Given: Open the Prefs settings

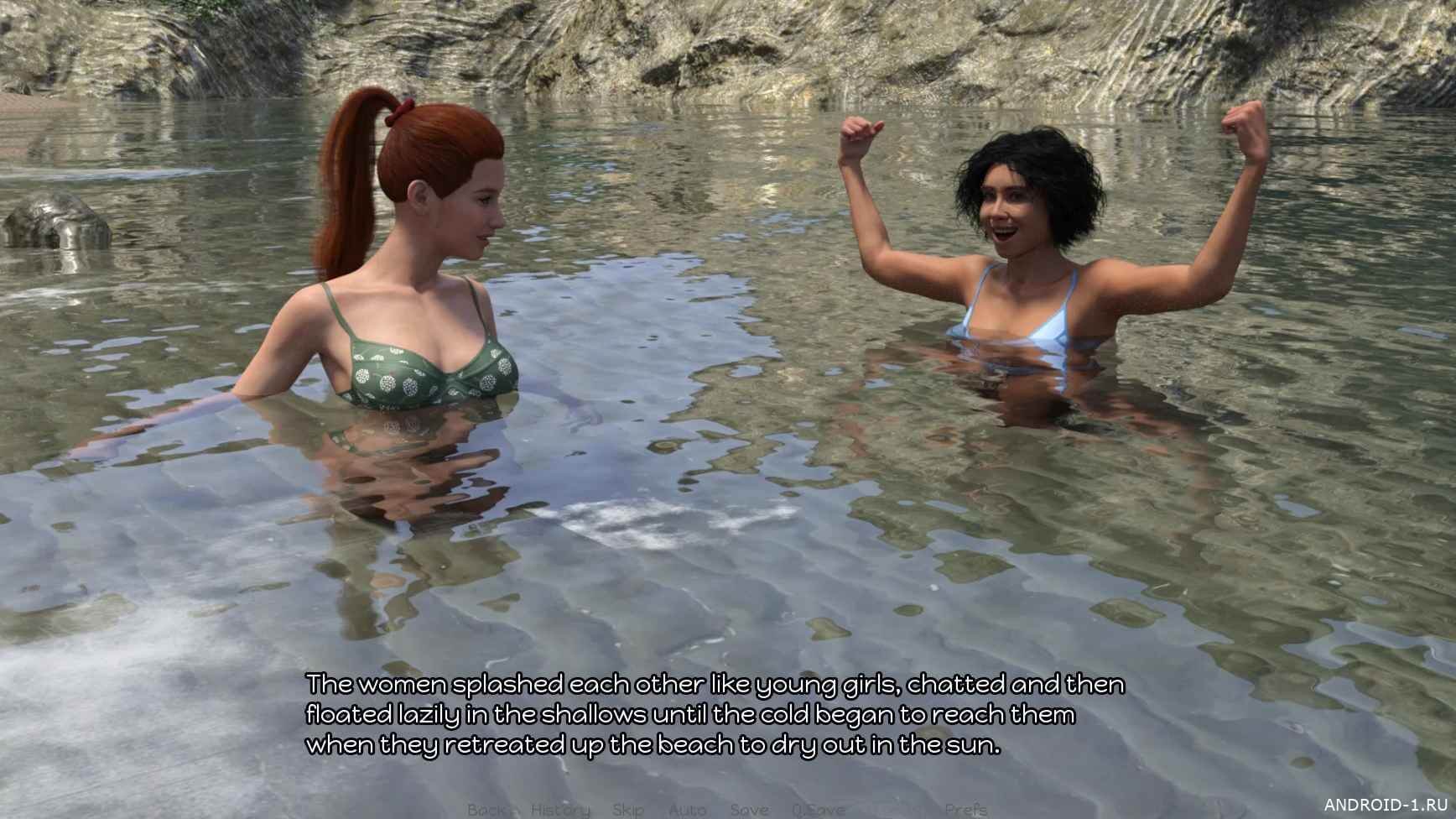Looking at the screenshot, I should pos(965,809).
